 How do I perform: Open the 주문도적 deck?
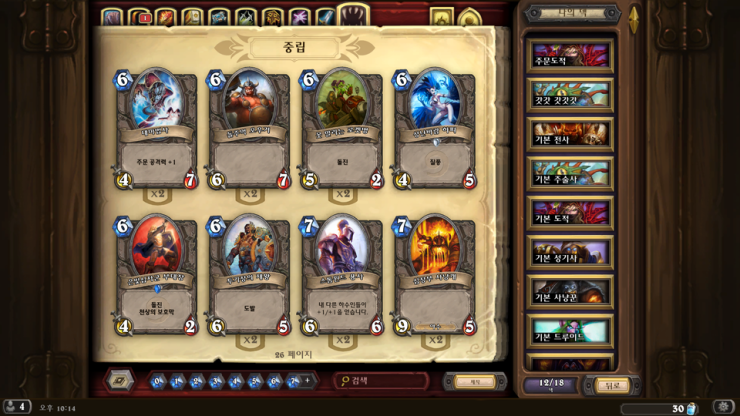570,55
